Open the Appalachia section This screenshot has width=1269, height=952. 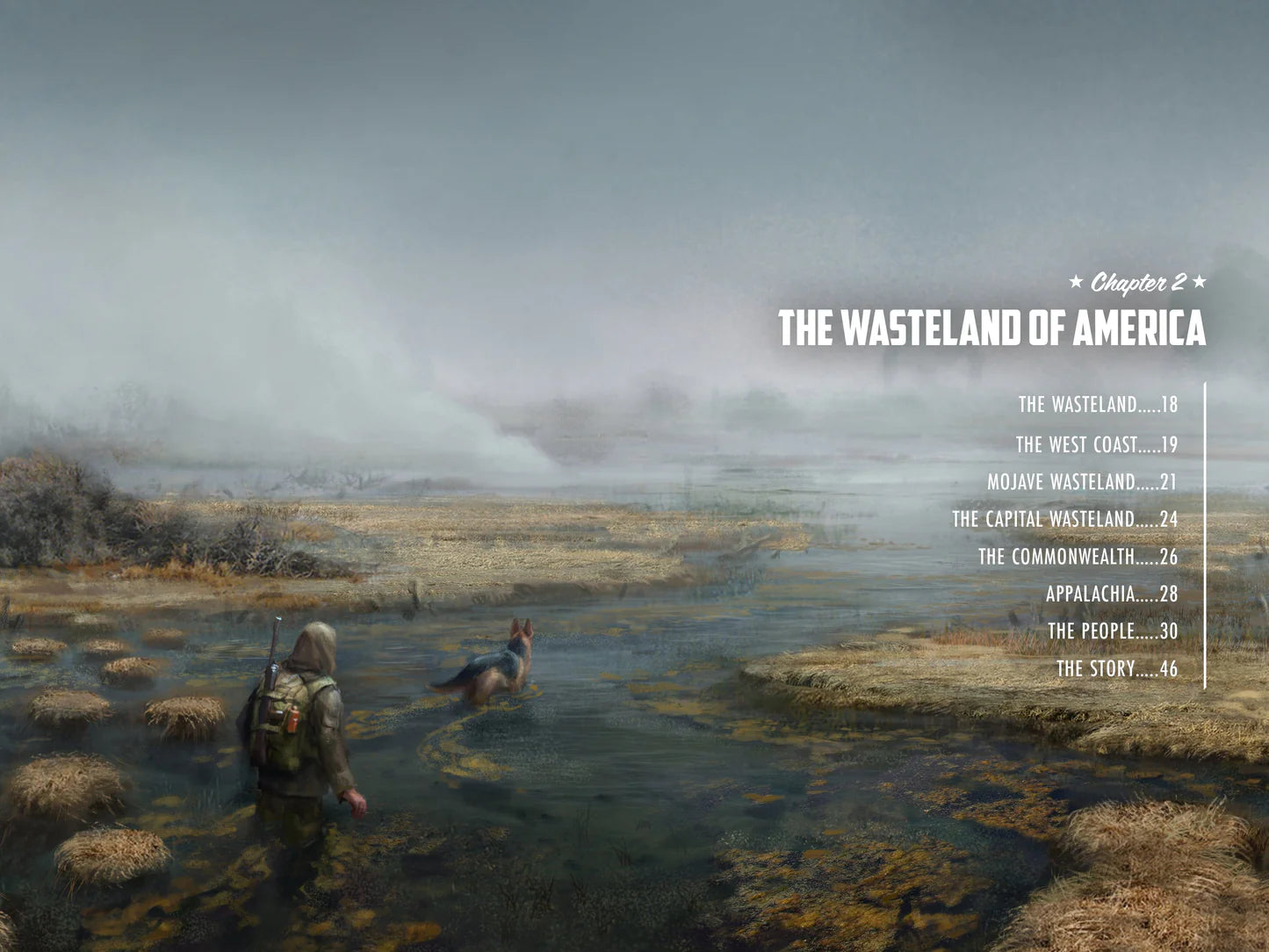(1111, 595)
